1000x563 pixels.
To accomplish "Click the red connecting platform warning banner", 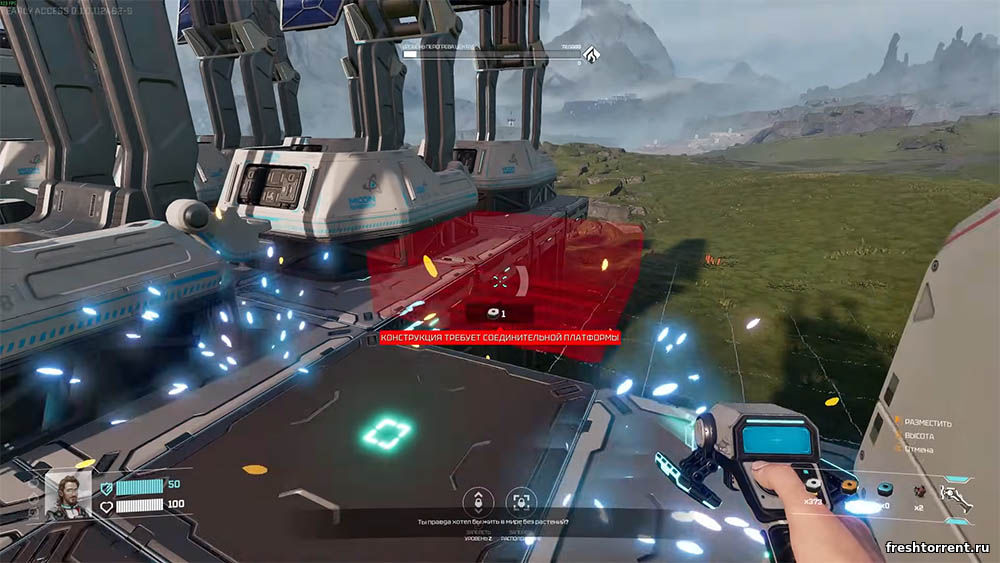I will (x=500, y=339).
